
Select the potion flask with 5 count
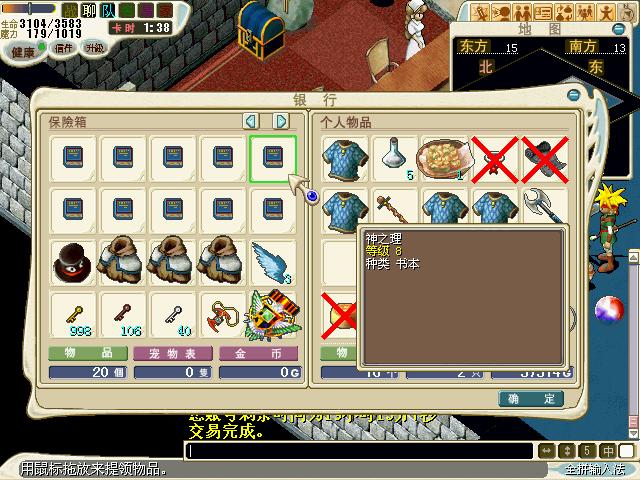point(396,159)
